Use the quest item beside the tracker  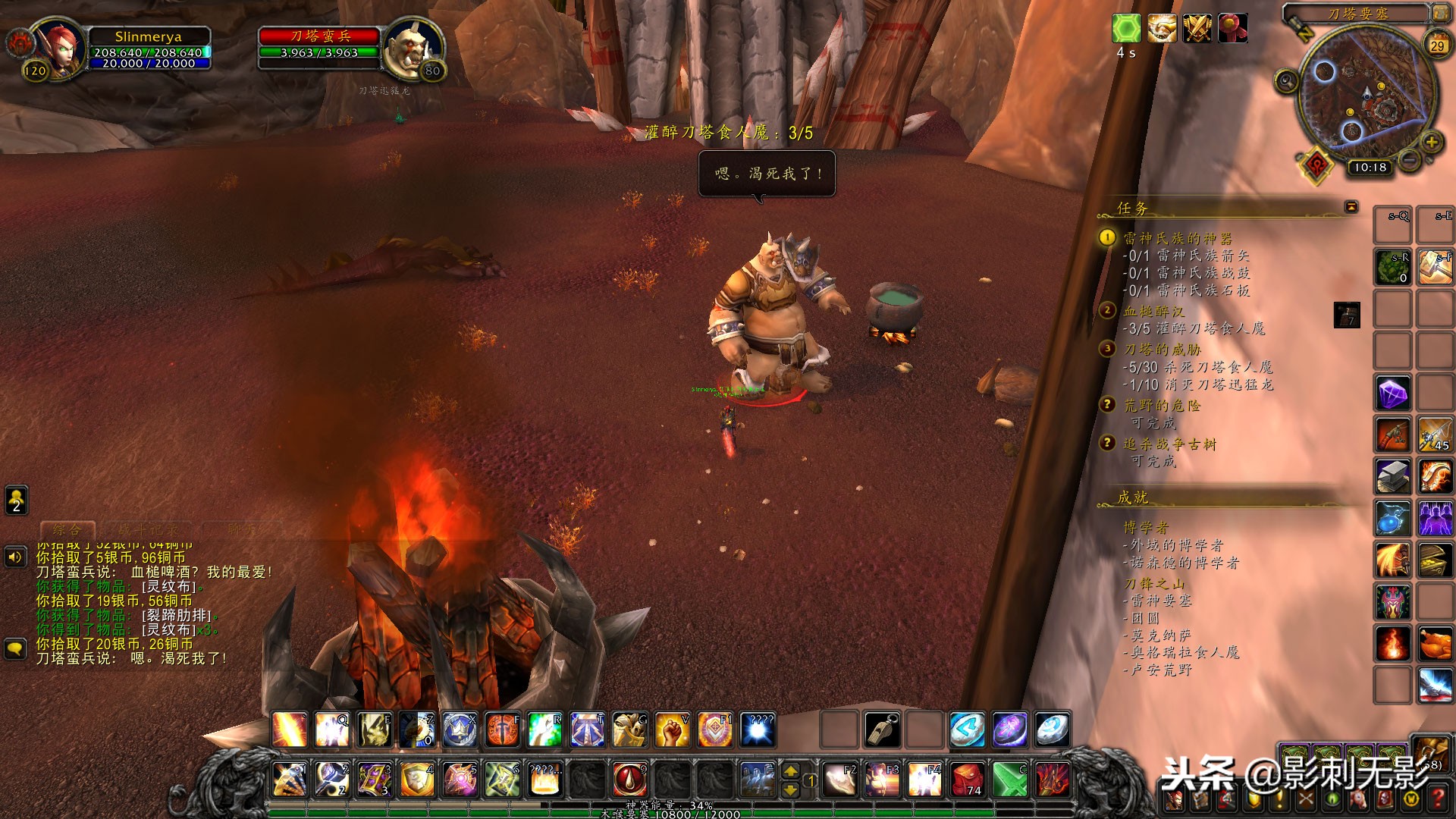point(1346,315)
